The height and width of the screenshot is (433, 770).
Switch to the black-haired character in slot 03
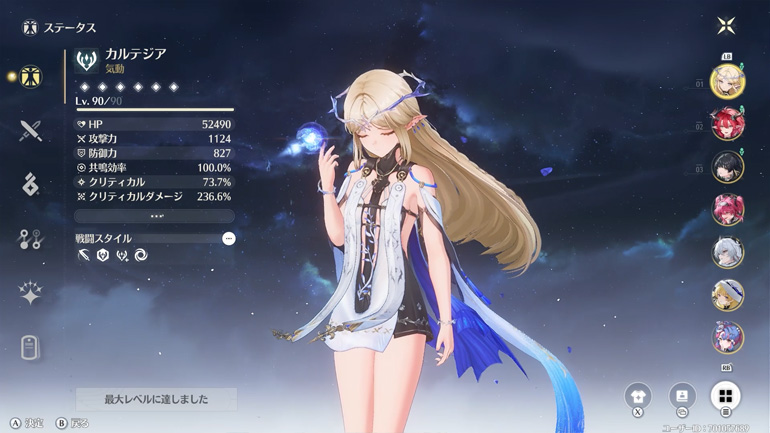coord(727,167)
